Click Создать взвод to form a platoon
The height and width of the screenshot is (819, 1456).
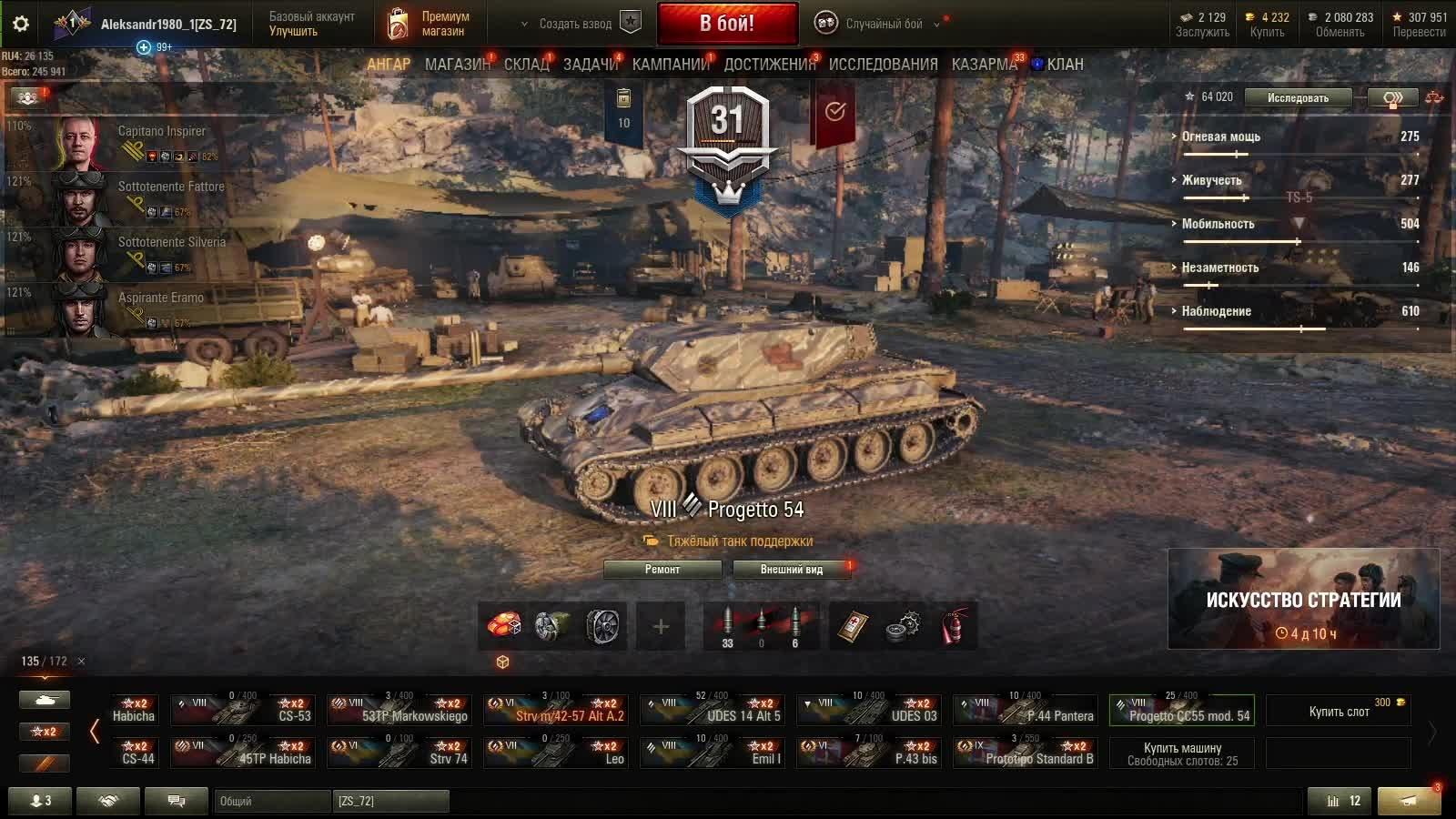coord(575,24)
